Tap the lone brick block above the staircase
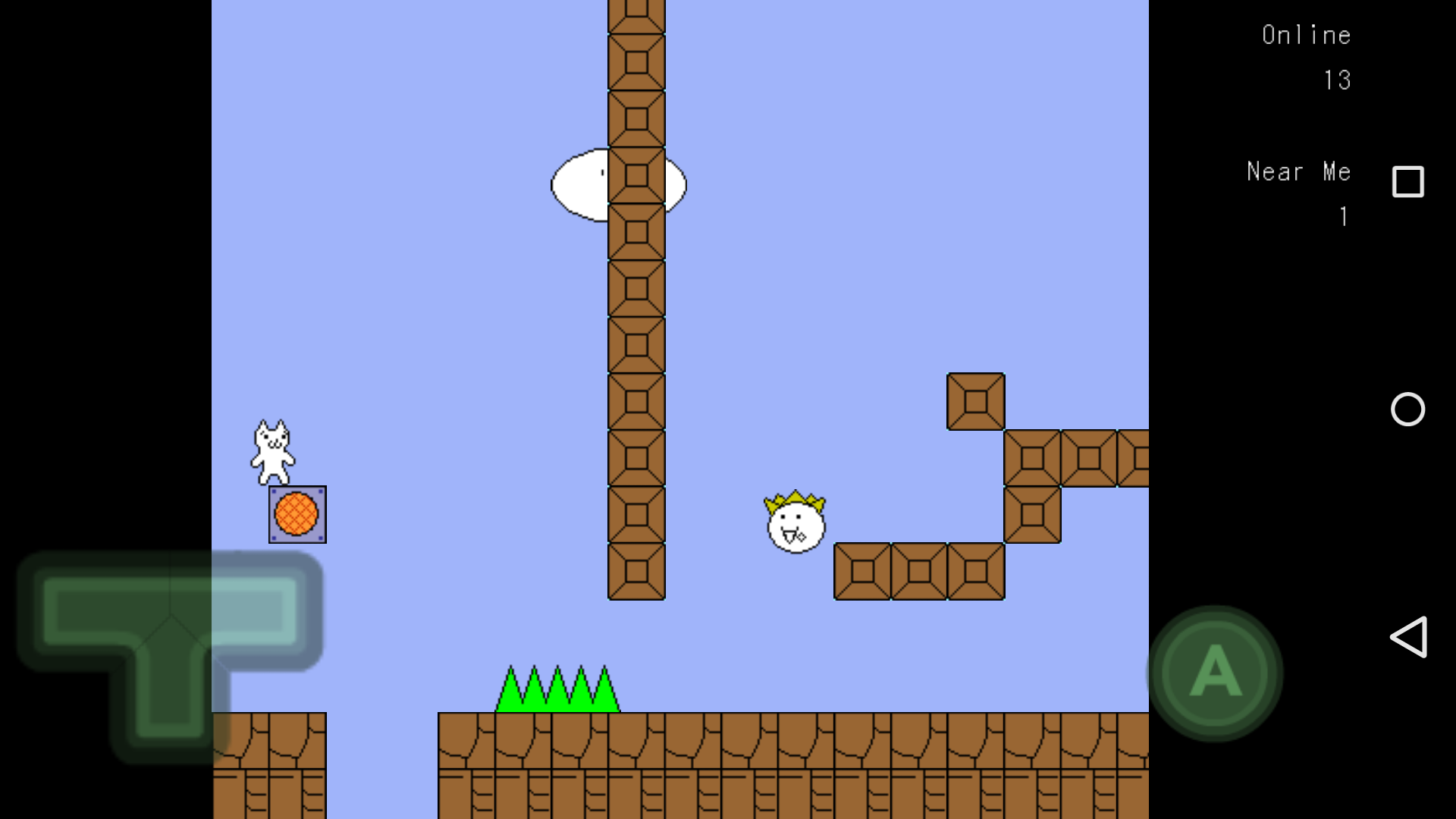Image resolution: width=1456 pixels, height=819 pixels. point(975,400)
